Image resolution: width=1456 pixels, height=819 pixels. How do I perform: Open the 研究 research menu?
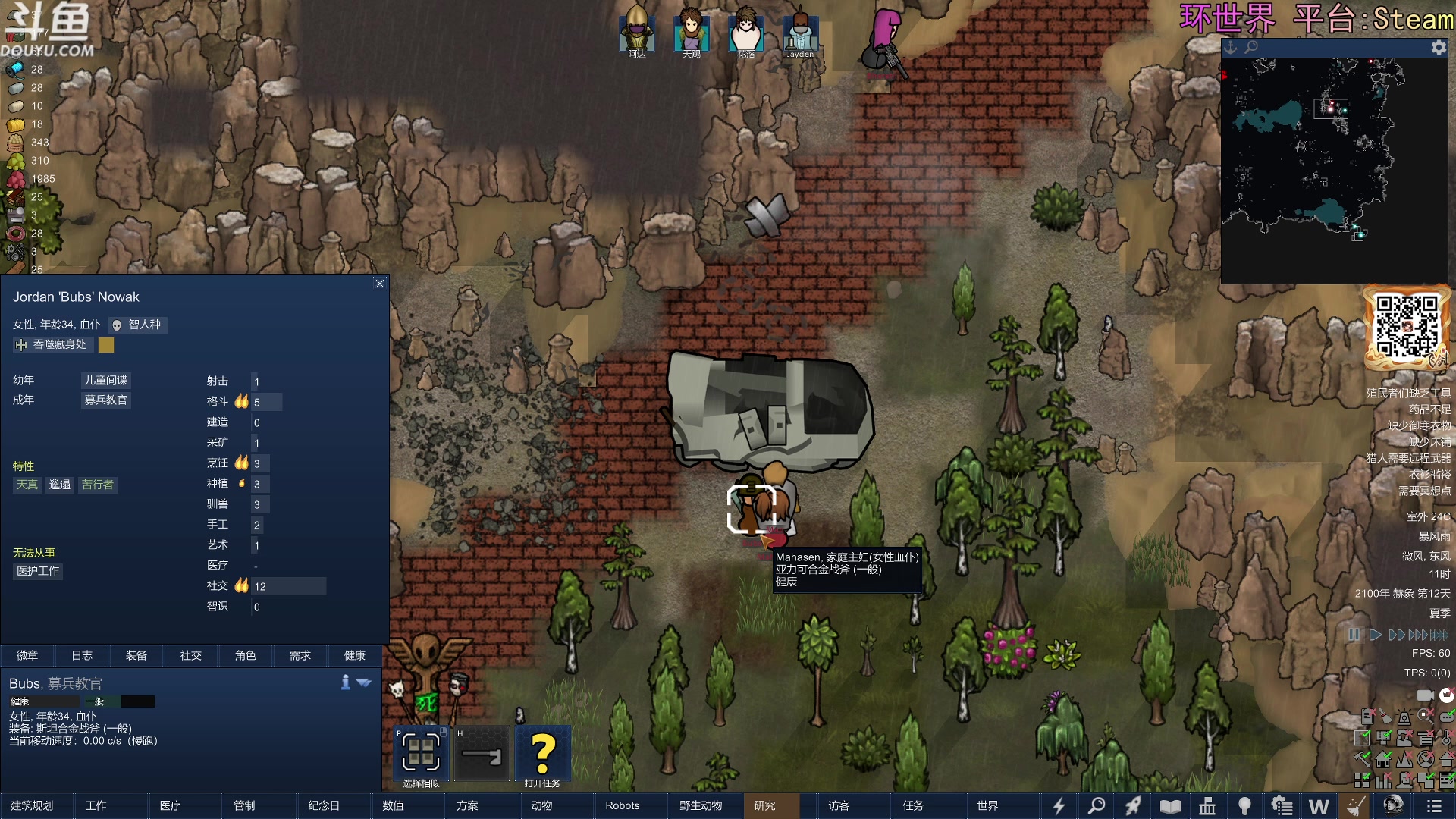(x=764, y=805)
